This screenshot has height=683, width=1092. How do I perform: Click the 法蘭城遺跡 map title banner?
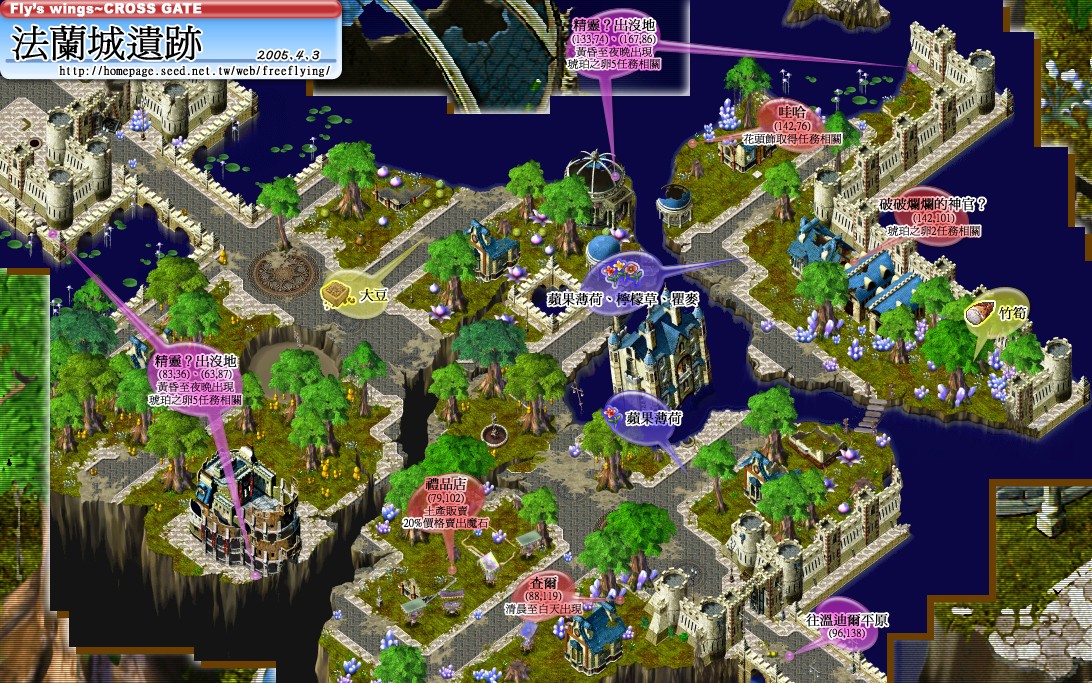(x=107, y=43)
